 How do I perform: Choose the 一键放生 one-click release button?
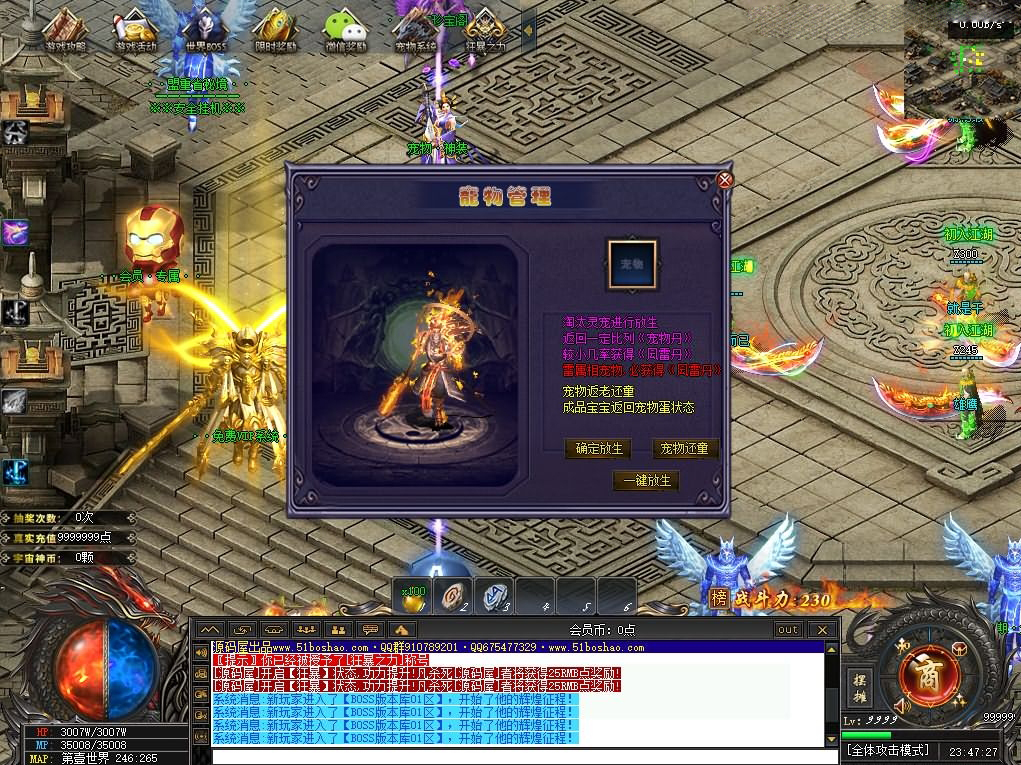click(x=646, y=481)
